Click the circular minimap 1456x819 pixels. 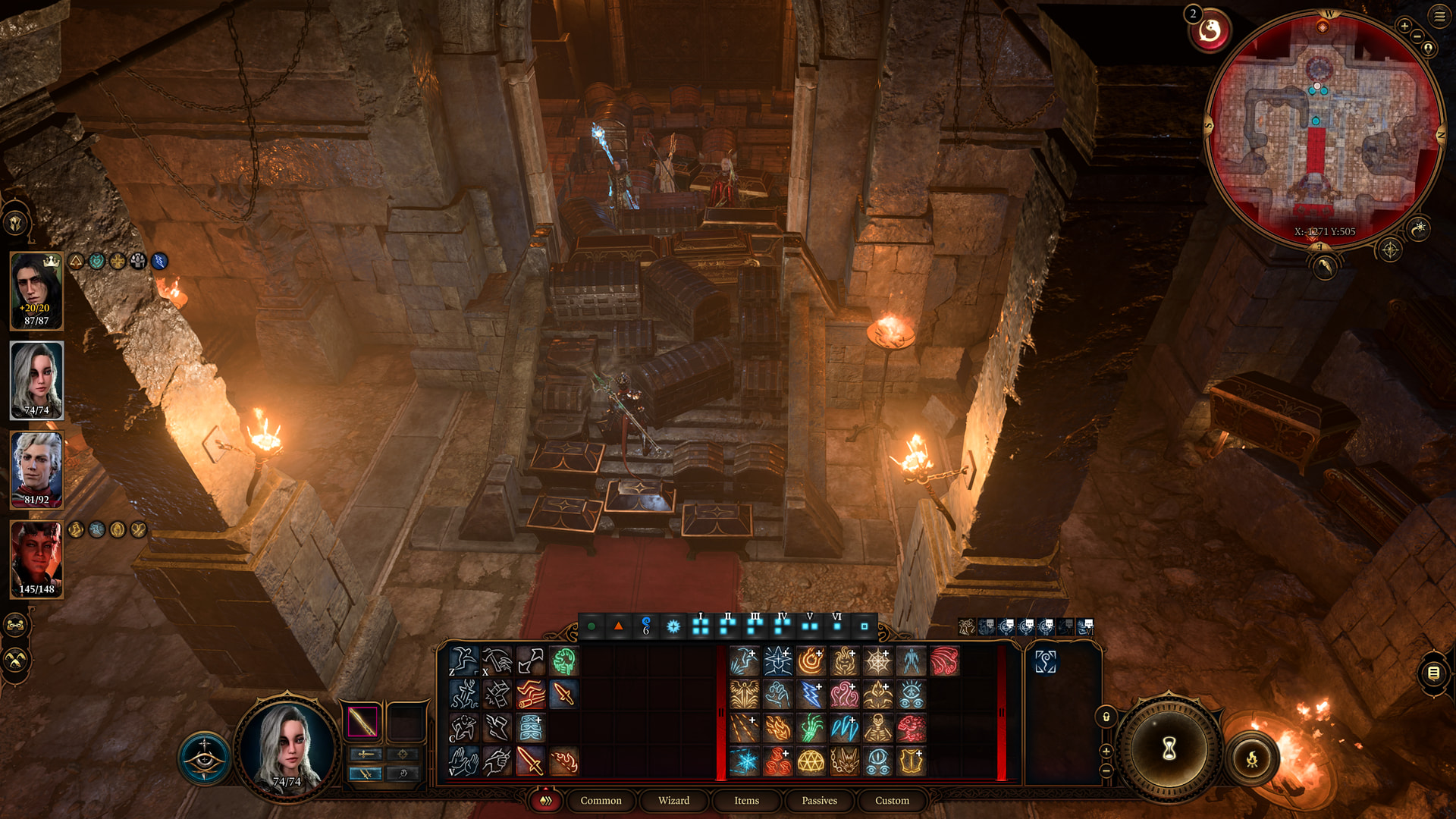(1323, 129)
